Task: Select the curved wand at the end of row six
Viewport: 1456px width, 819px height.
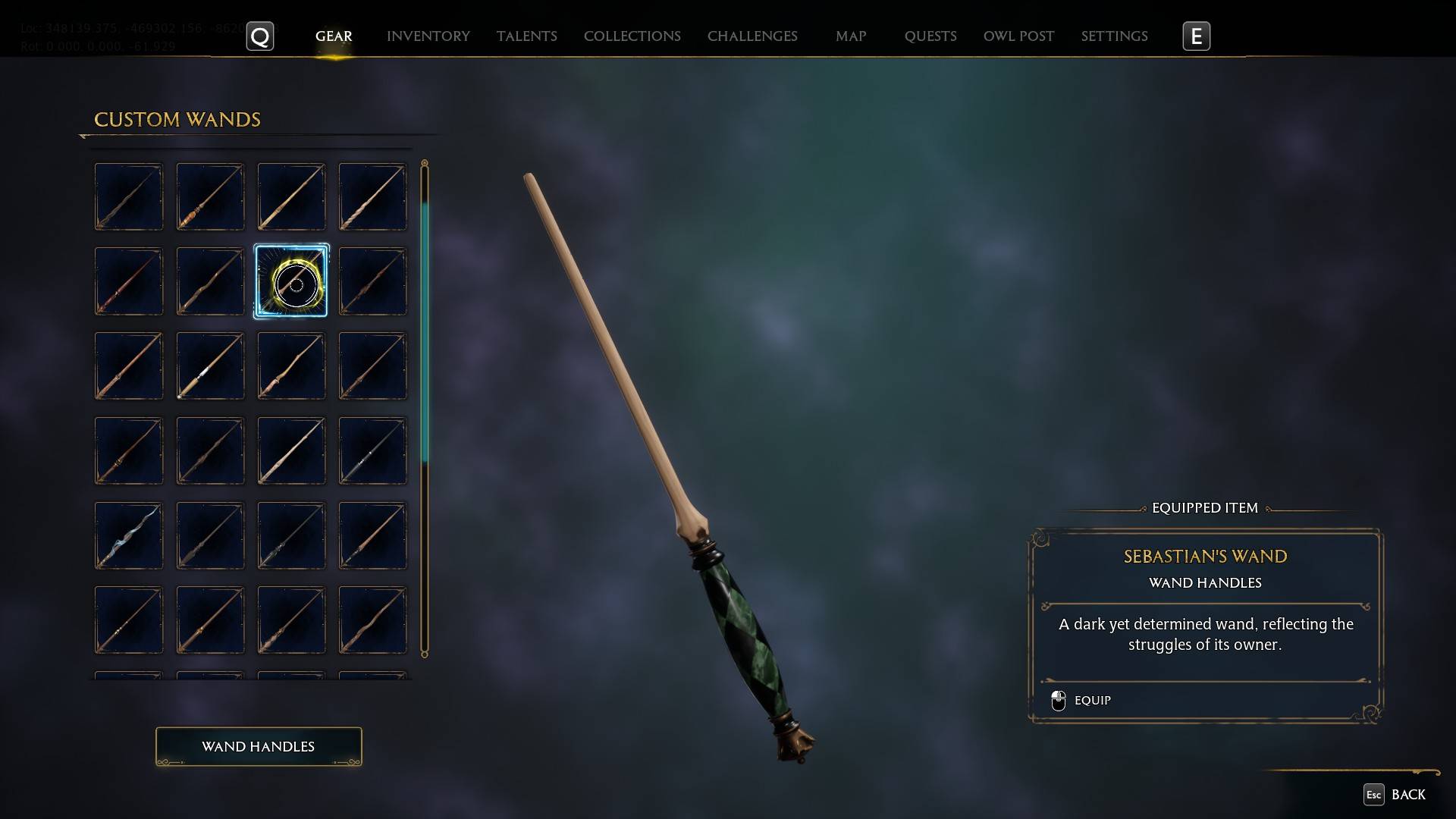Action: tap(372, 620)
